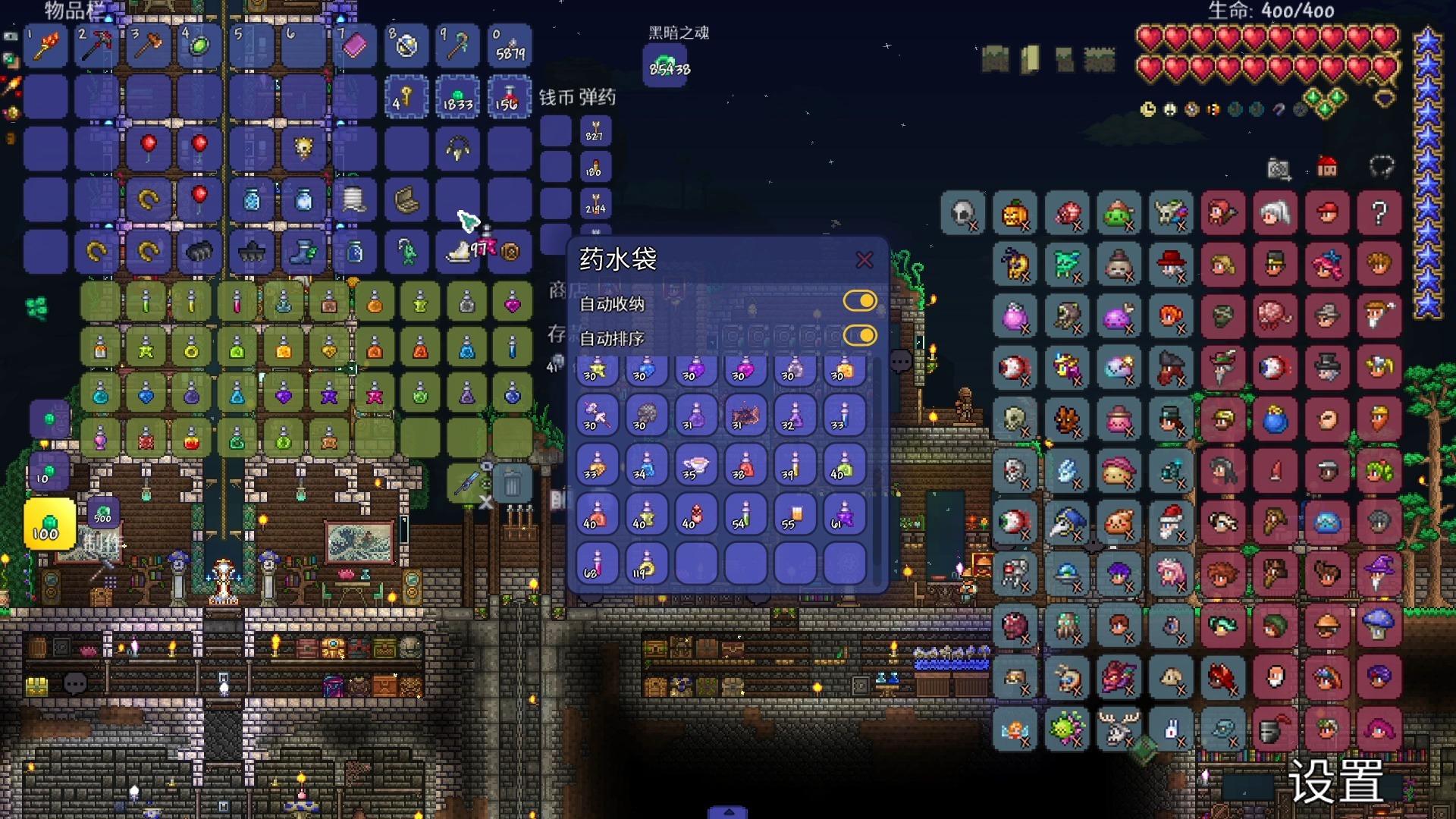Select the ammo stack of 827
This screenshot has width=1456, height=819.
click(x=595, y=131)
